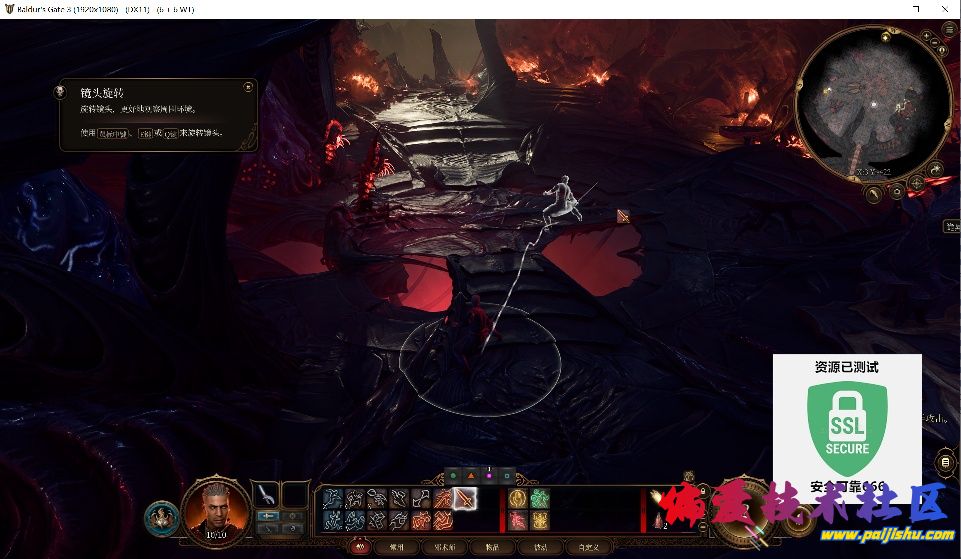Switch to the 物品 hotbar tab
Screen dimensions: 961x559
pos(492,547)
